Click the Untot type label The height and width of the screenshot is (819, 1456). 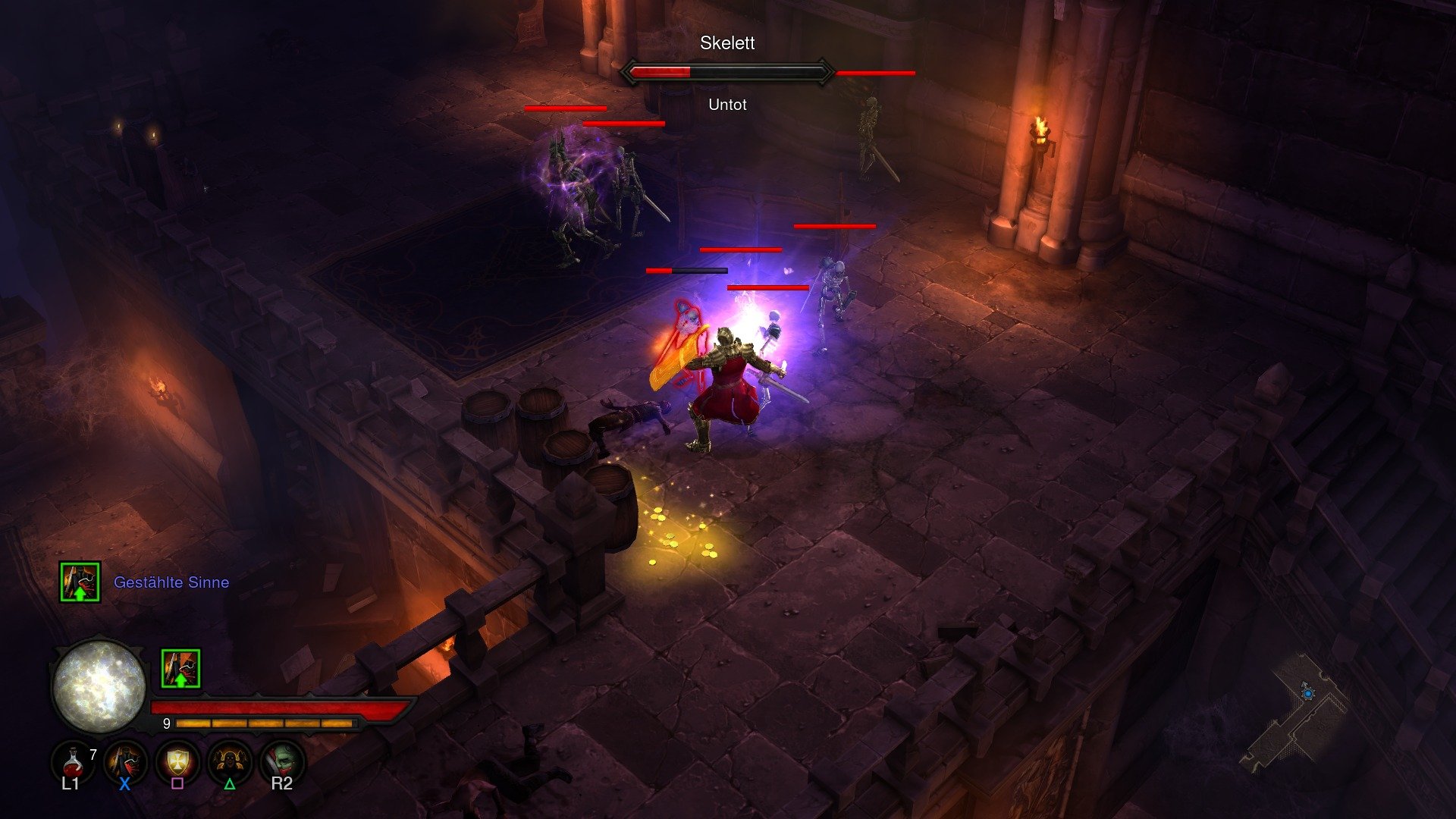coord(726,105)
